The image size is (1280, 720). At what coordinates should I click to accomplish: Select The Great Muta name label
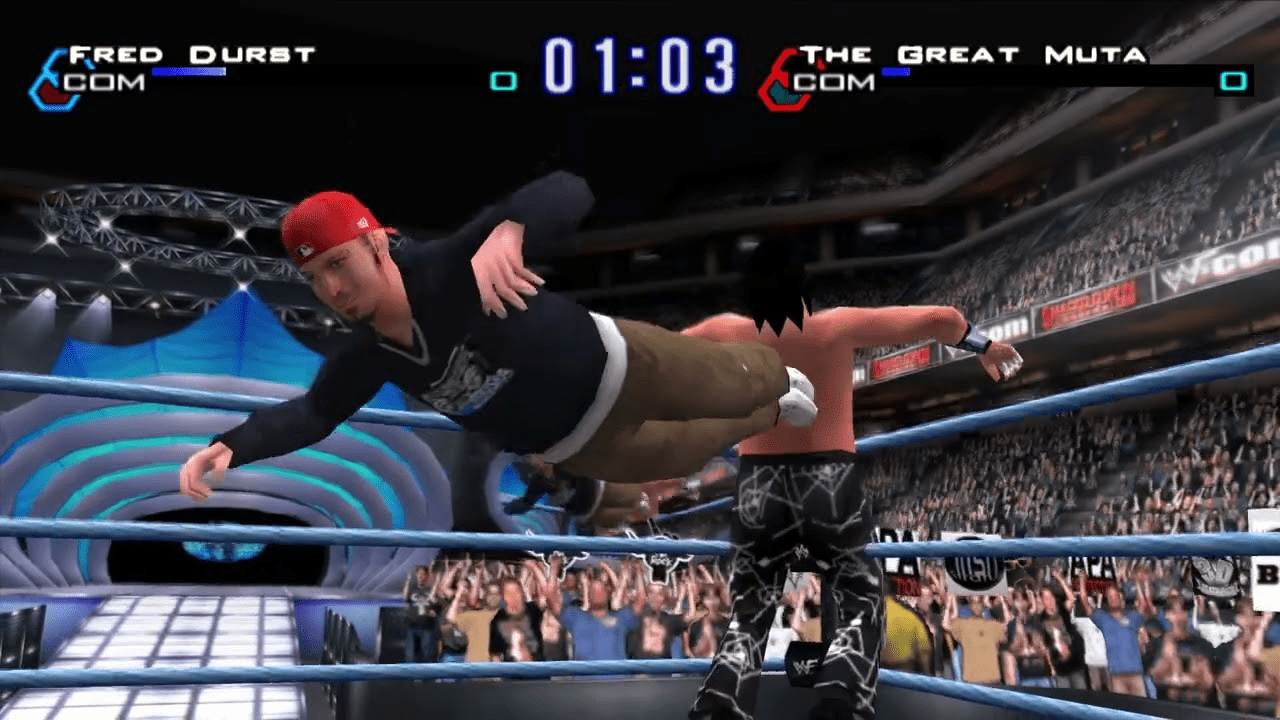pyautogui.click(x=972, y=54)
